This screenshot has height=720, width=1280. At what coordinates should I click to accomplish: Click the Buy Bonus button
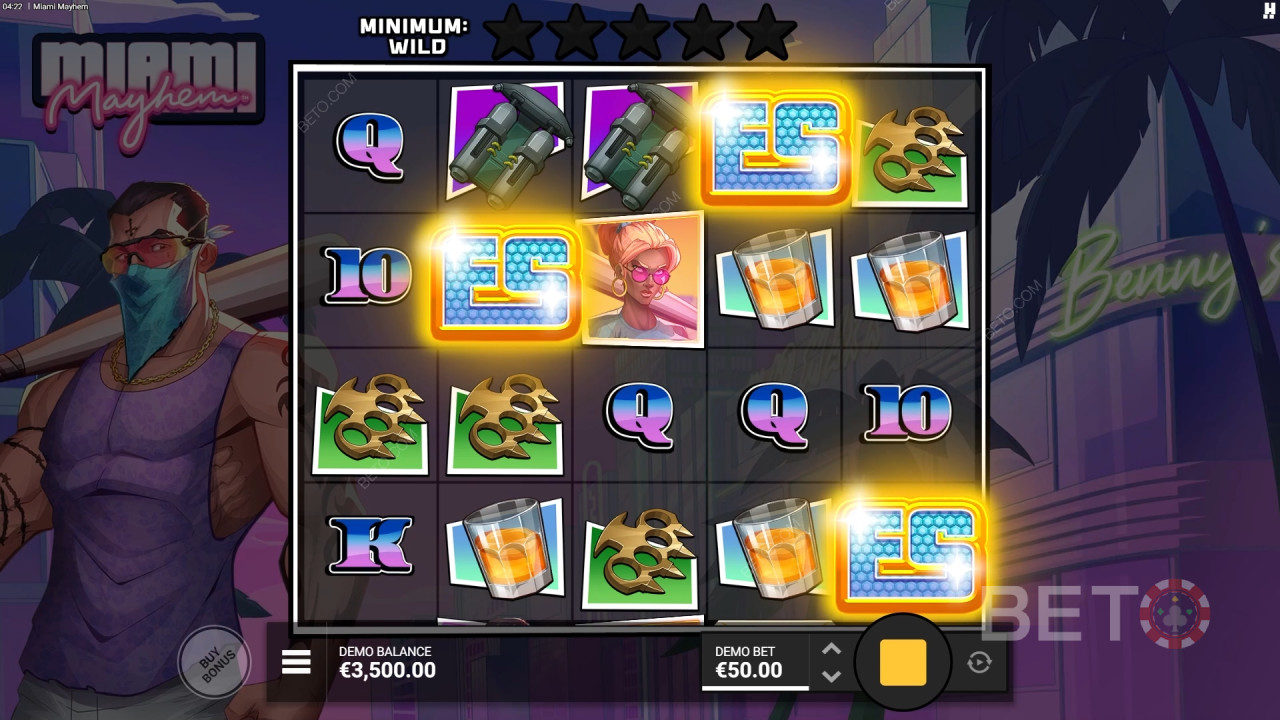point(213,662)
